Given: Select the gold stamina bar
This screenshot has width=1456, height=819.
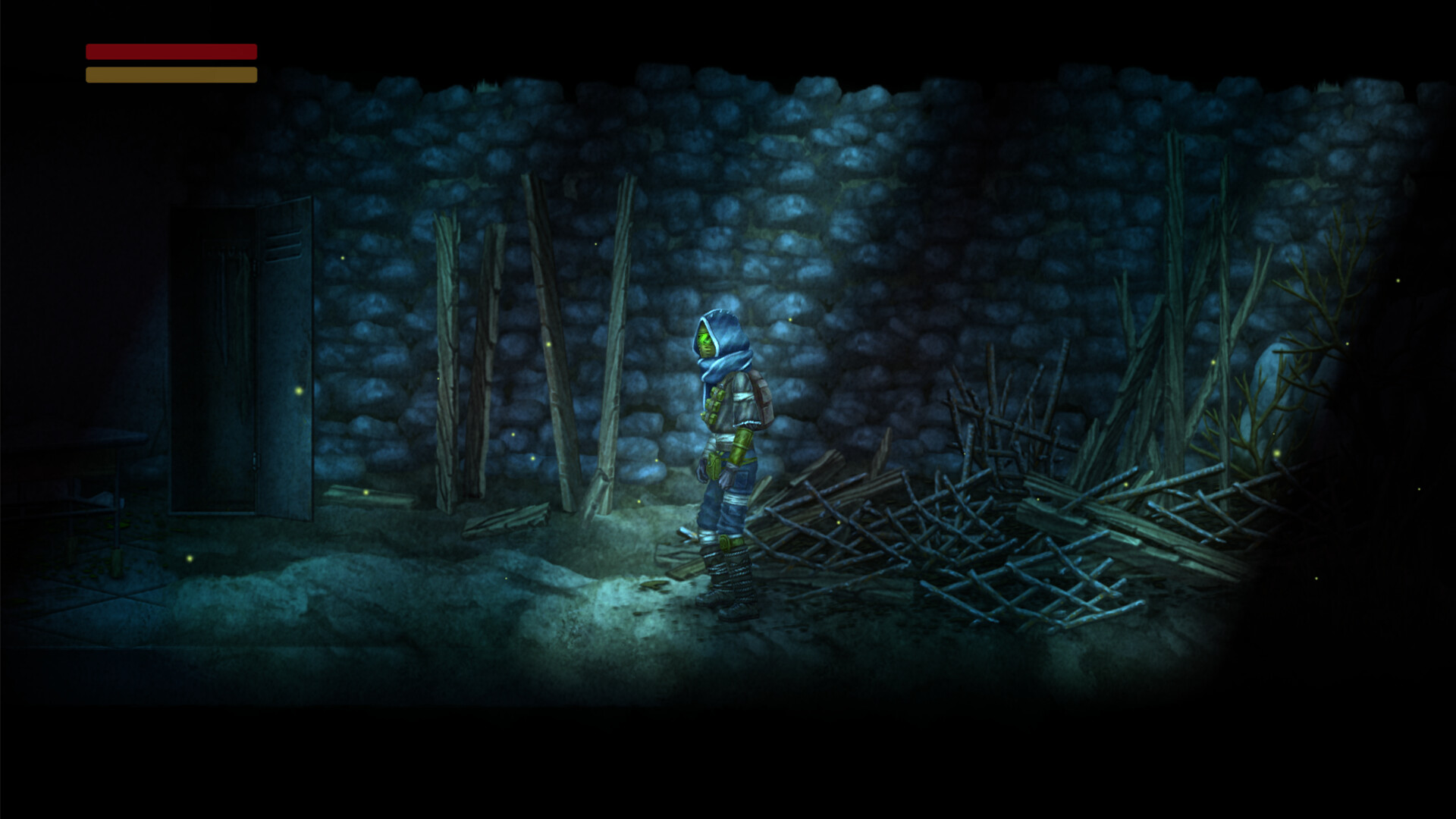Looking at the screenshot, I should (171, 74).
